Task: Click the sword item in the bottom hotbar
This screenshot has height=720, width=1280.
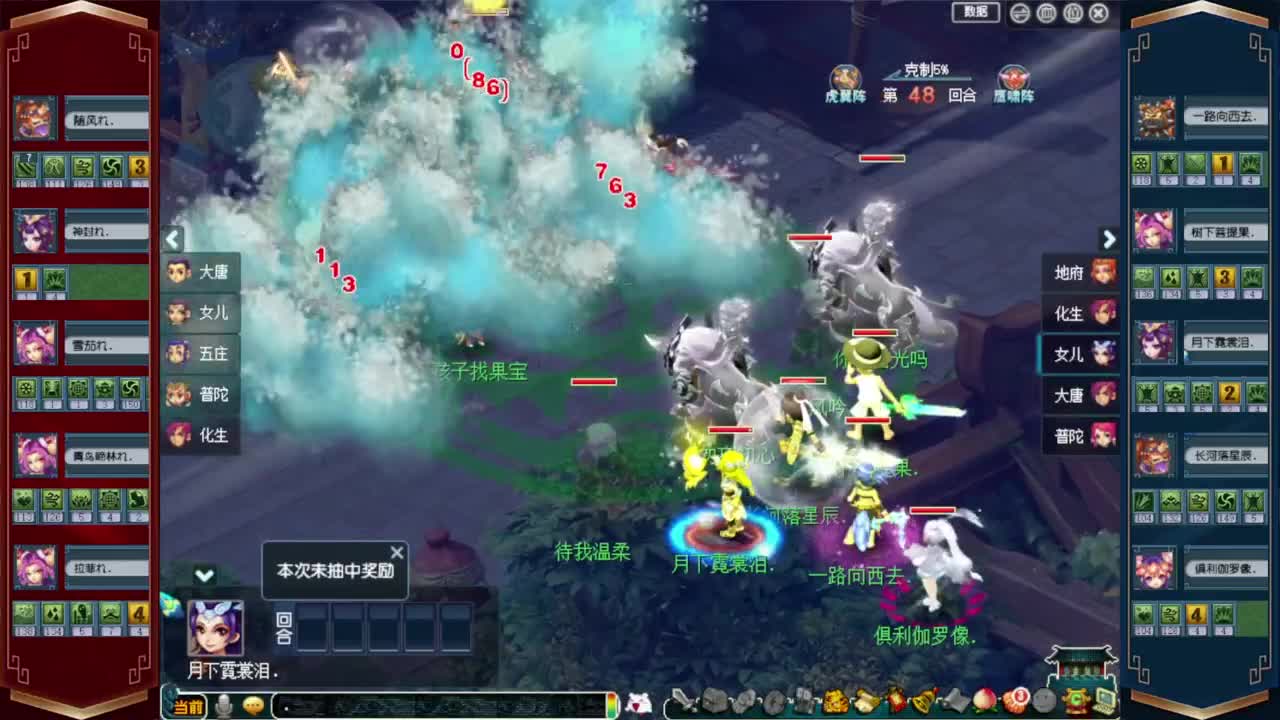Action: pos(685,703)
